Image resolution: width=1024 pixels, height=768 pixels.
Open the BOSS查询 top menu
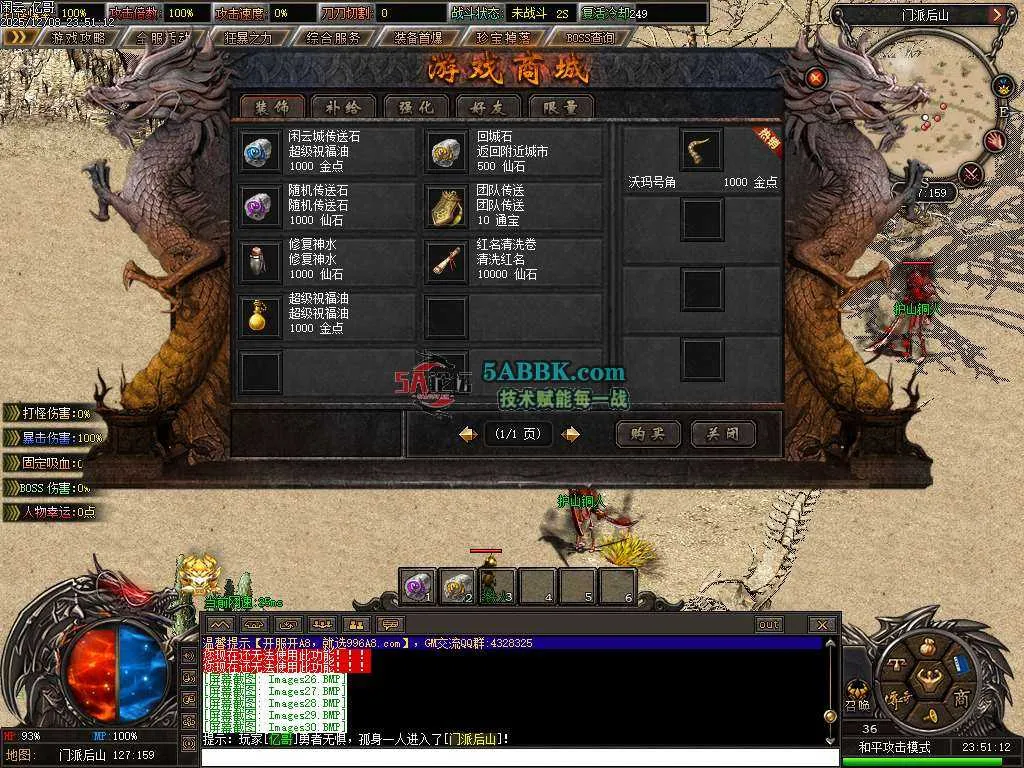tap(590, 37)
